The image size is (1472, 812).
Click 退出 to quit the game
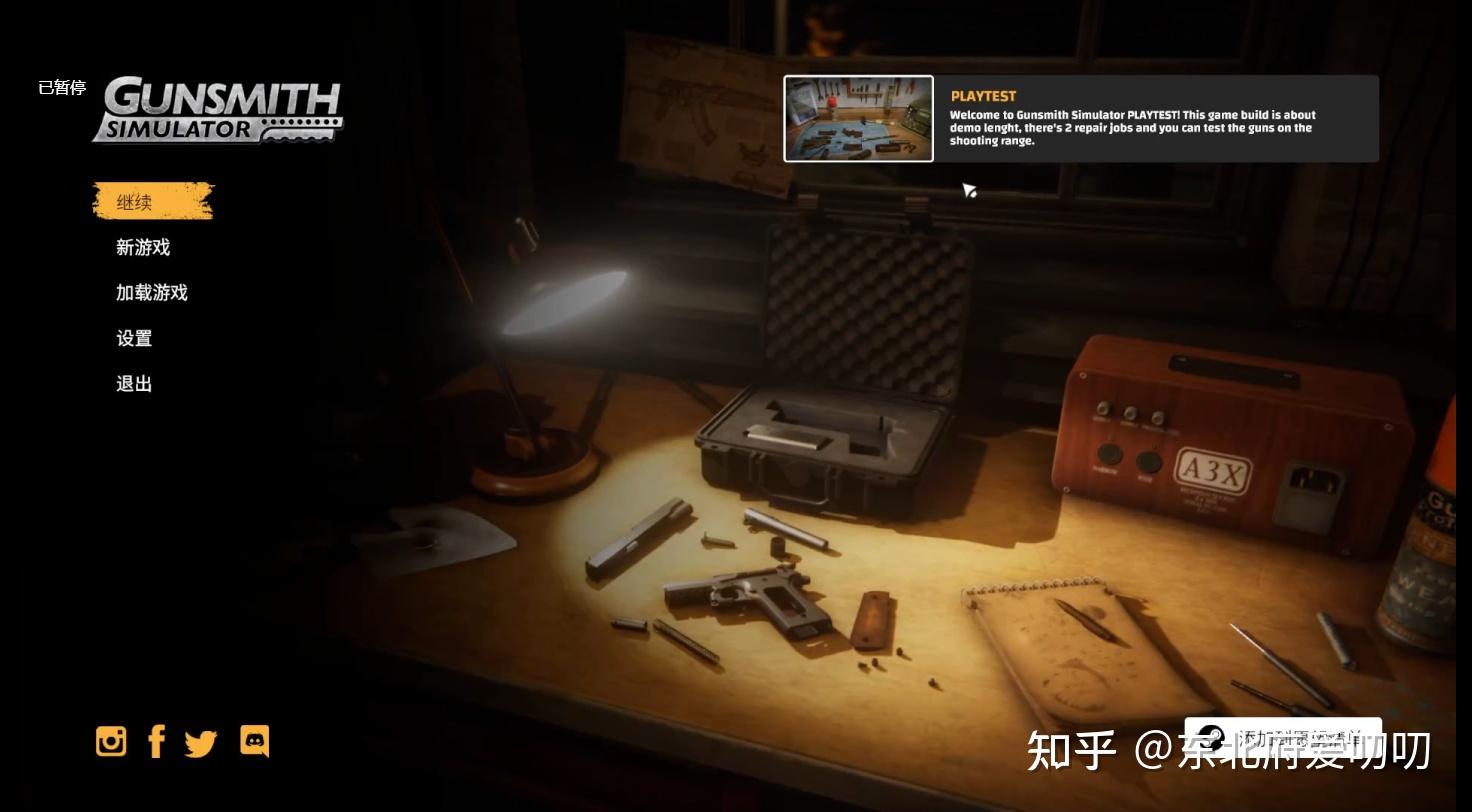pyautogui.click(x=133, y=383)
